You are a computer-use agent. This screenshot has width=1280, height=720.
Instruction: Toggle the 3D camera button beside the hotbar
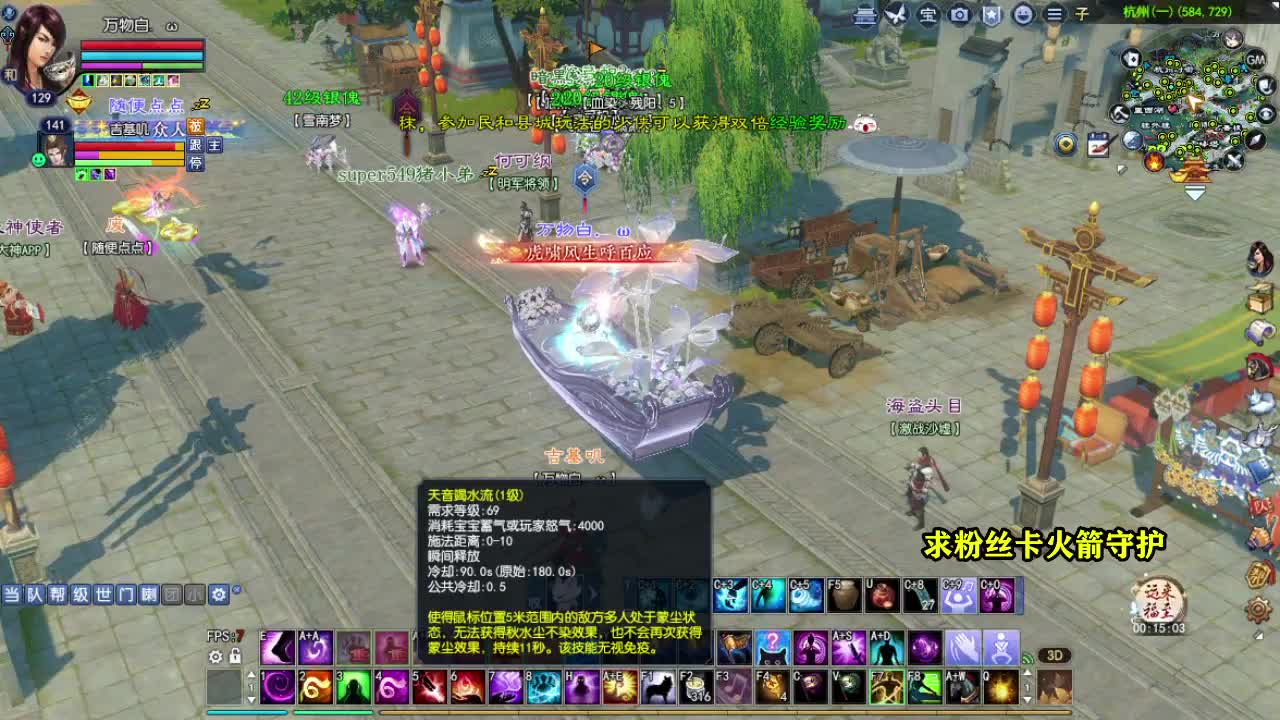click(x=1055, y=655)
